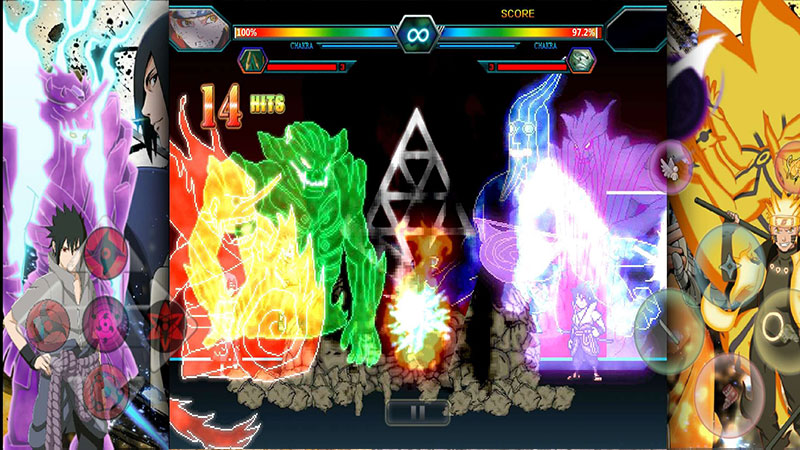Pause the fight with the pause button
Image resolution: width=800 pixels, height=450 pixels.
(x=417, y=410)
